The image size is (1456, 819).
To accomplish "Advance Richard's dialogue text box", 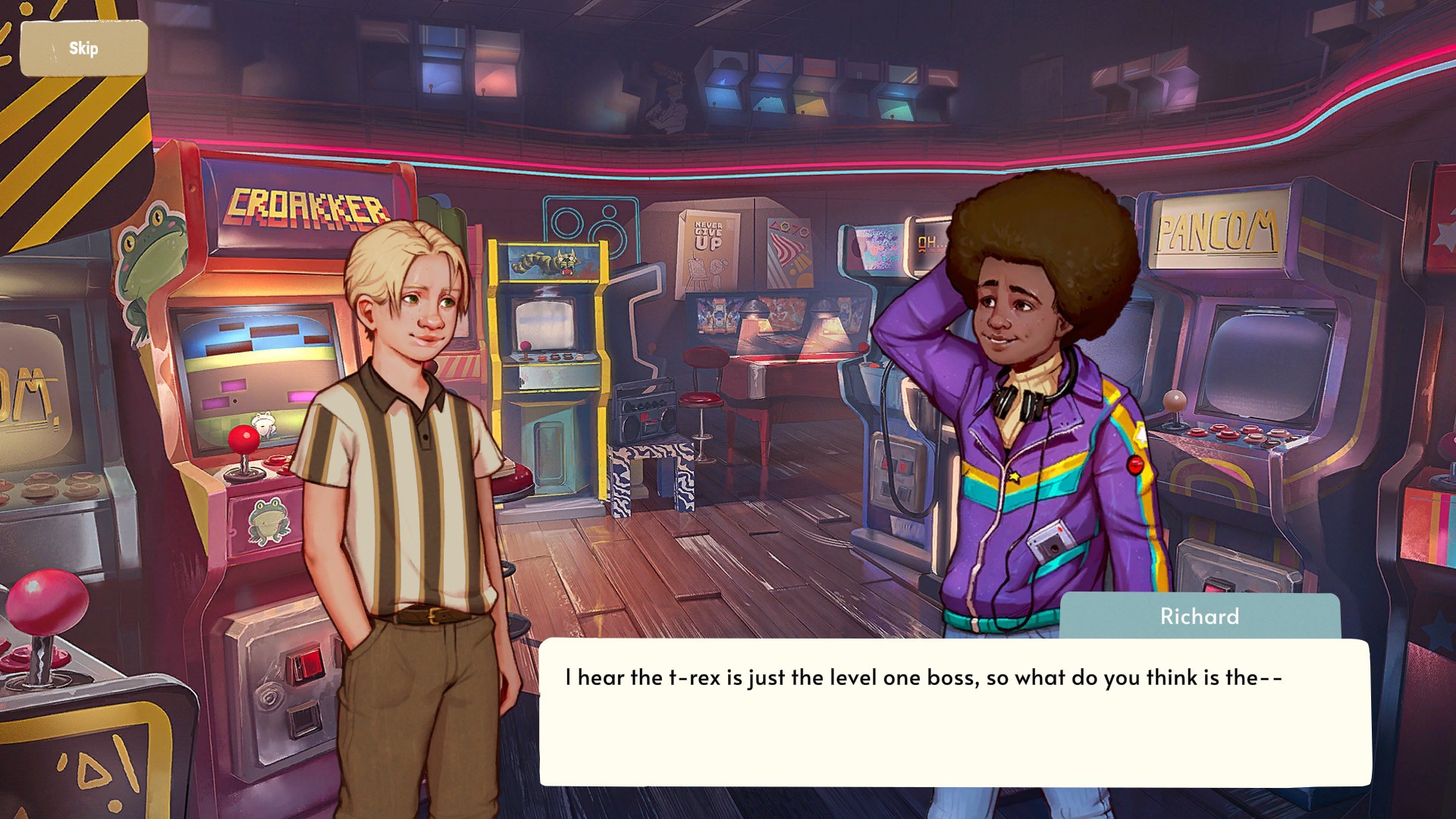I will (955, 711).
